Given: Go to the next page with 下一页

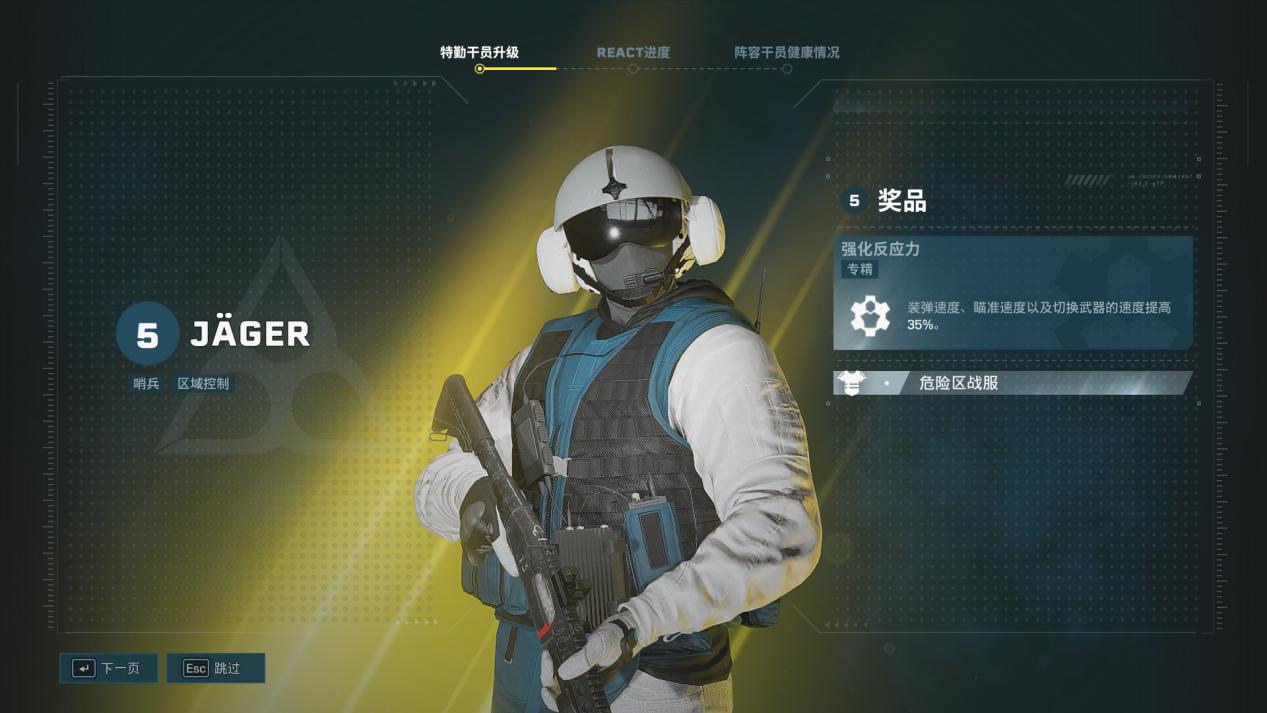Looking at the screenshot, I should (108, 668).
